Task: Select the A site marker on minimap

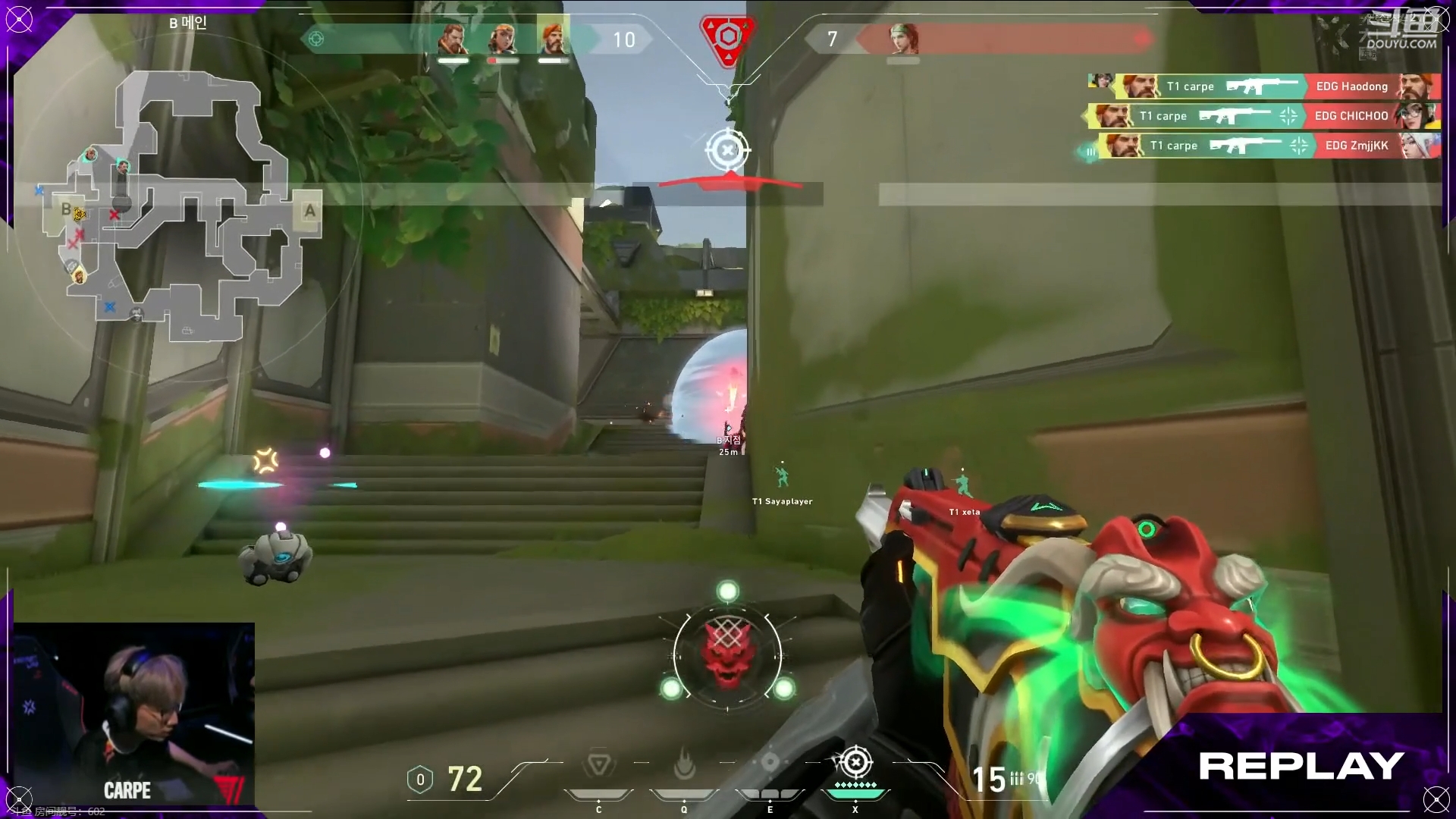Action: coord(309,211)
